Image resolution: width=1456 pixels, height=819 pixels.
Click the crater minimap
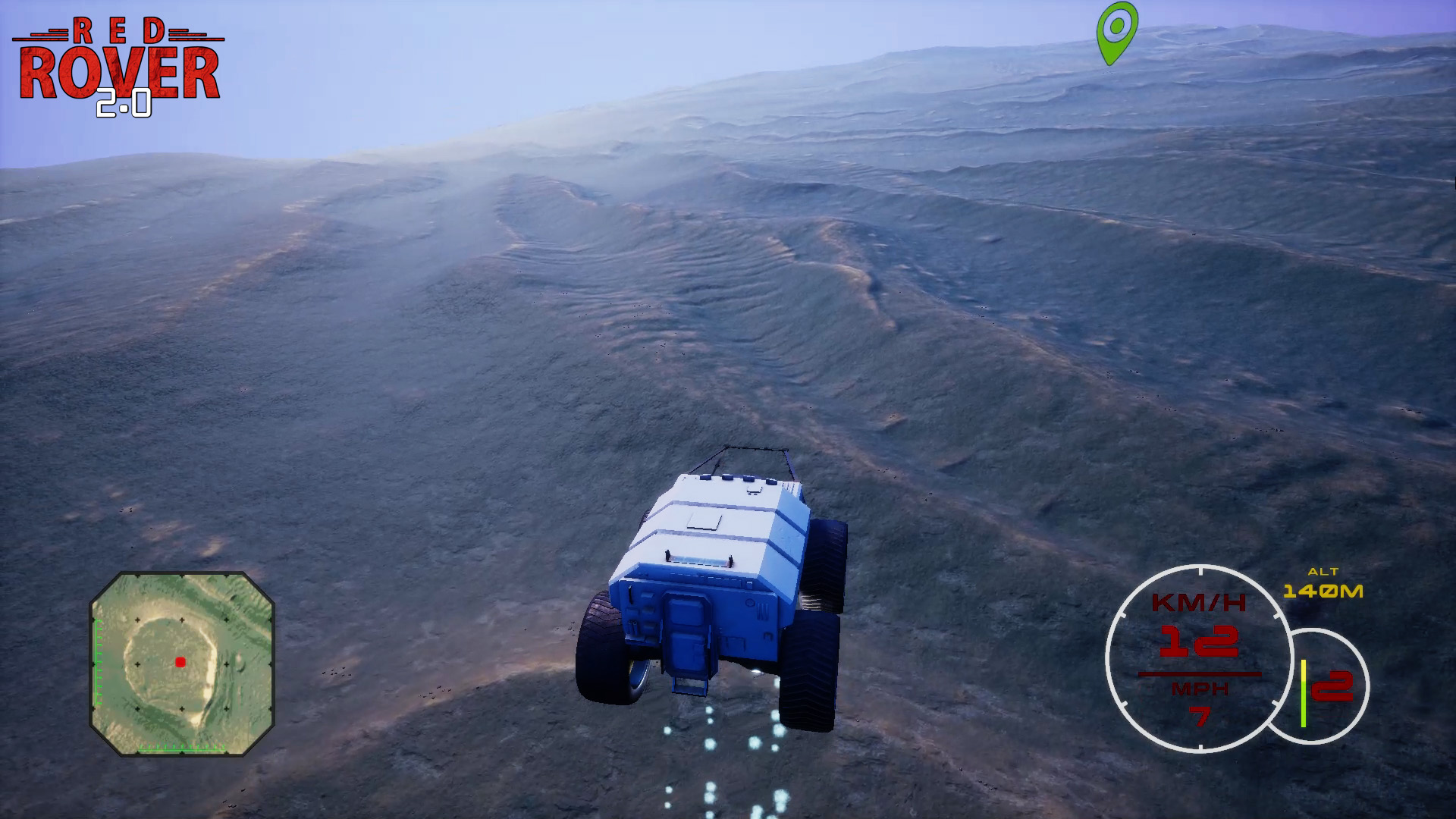point(182,664)
